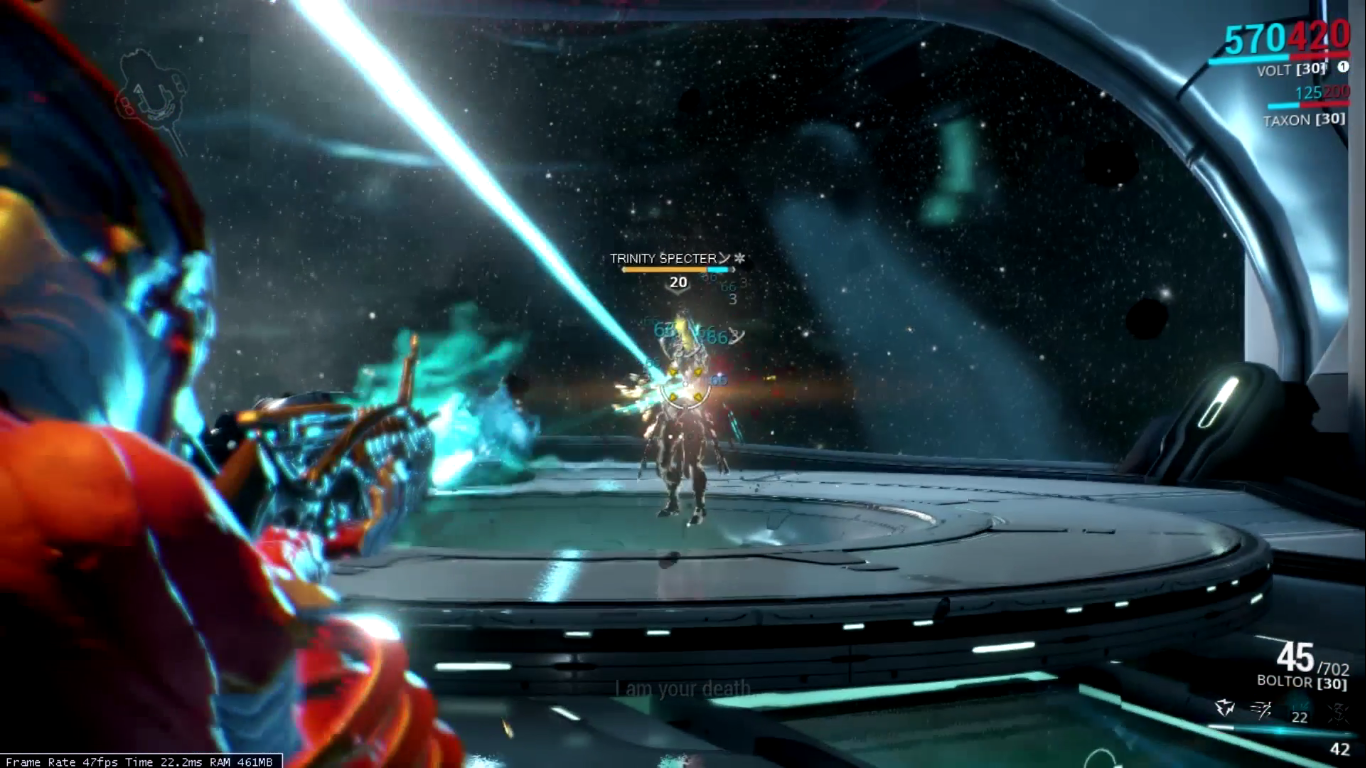Trigger the dimmed Overload ability icon

(1338, 710)
